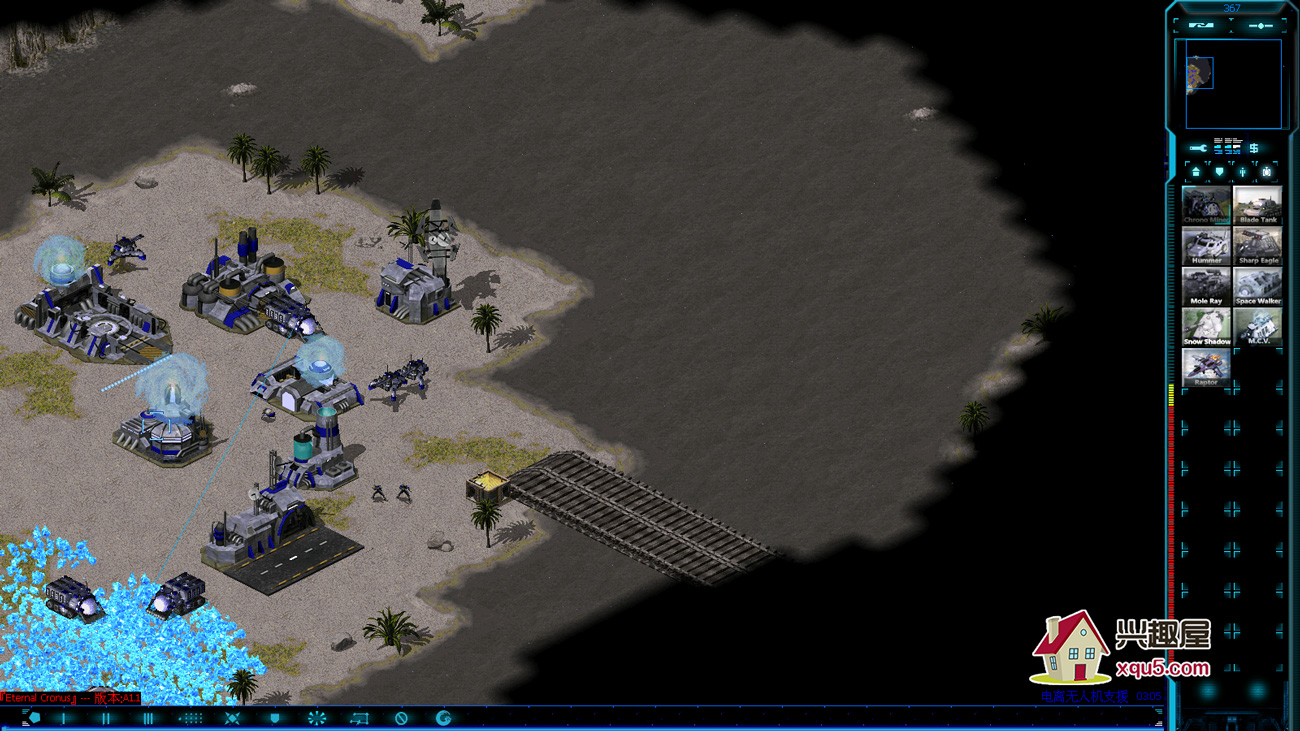Select the Hummer build icon

point(1206,246)
